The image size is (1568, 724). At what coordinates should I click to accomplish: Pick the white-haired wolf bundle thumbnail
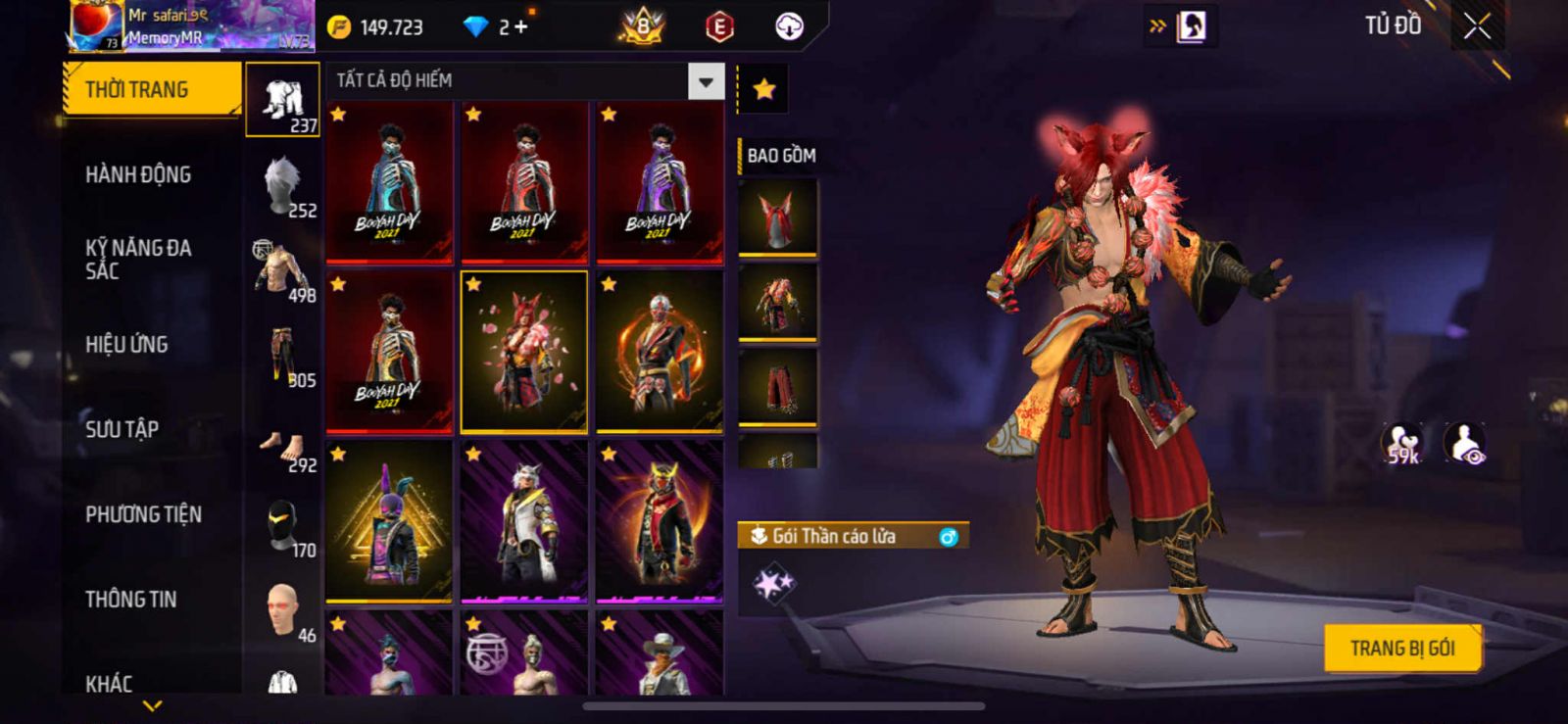(524, 521)
